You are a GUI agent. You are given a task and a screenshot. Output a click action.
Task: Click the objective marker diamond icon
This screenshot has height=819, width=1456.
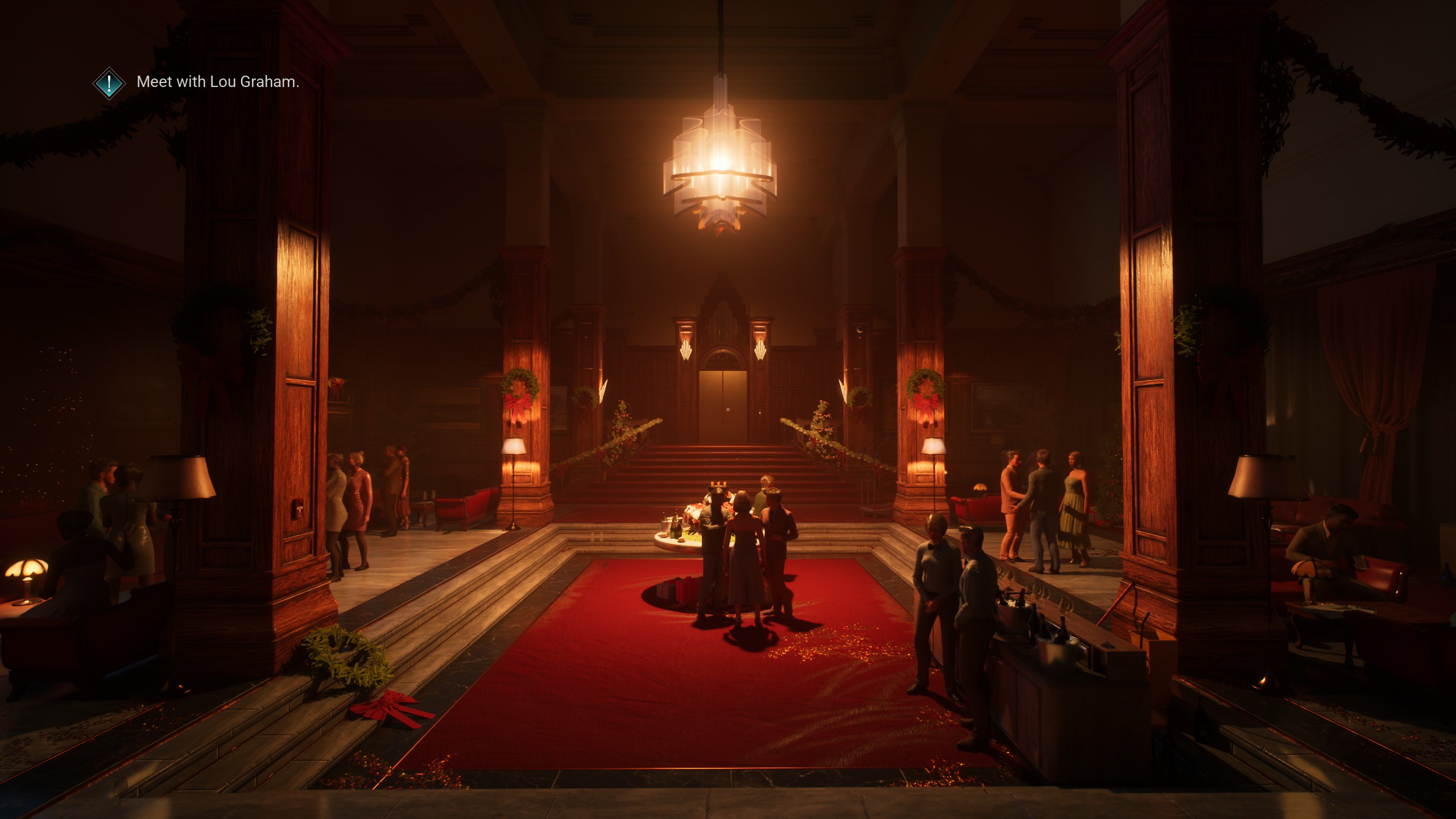pyautogui.click(x=109, y=83)
